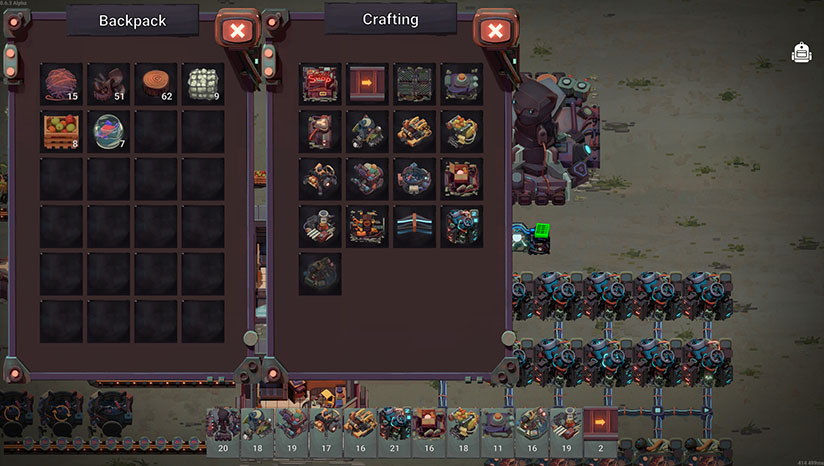Select the dark ore stack of 51
Viewport: 824px width, 466px height.
(109, 84)
